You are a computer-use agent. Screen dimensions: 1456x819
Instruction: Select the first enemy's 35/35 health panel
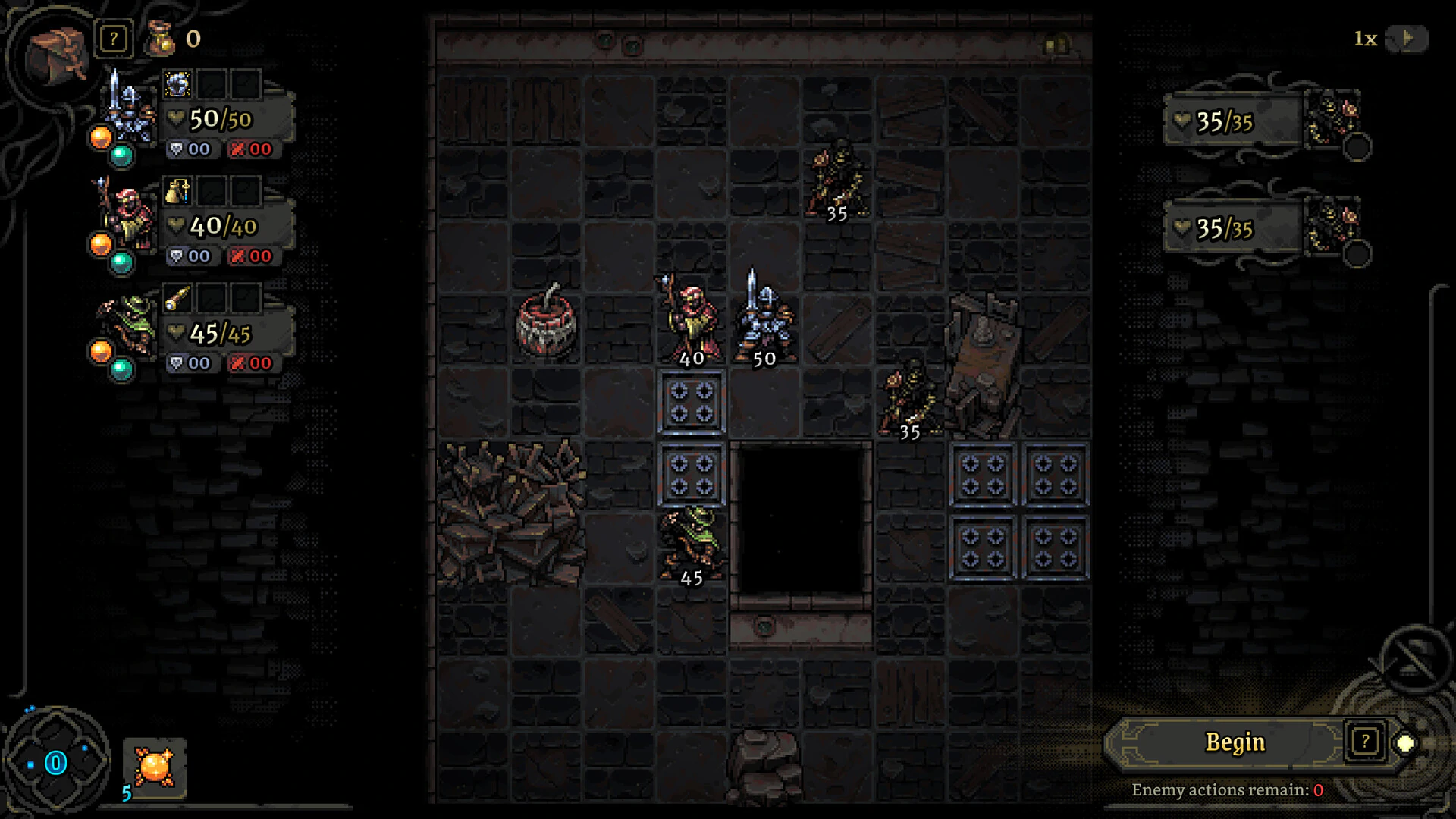click(1232, 121)
